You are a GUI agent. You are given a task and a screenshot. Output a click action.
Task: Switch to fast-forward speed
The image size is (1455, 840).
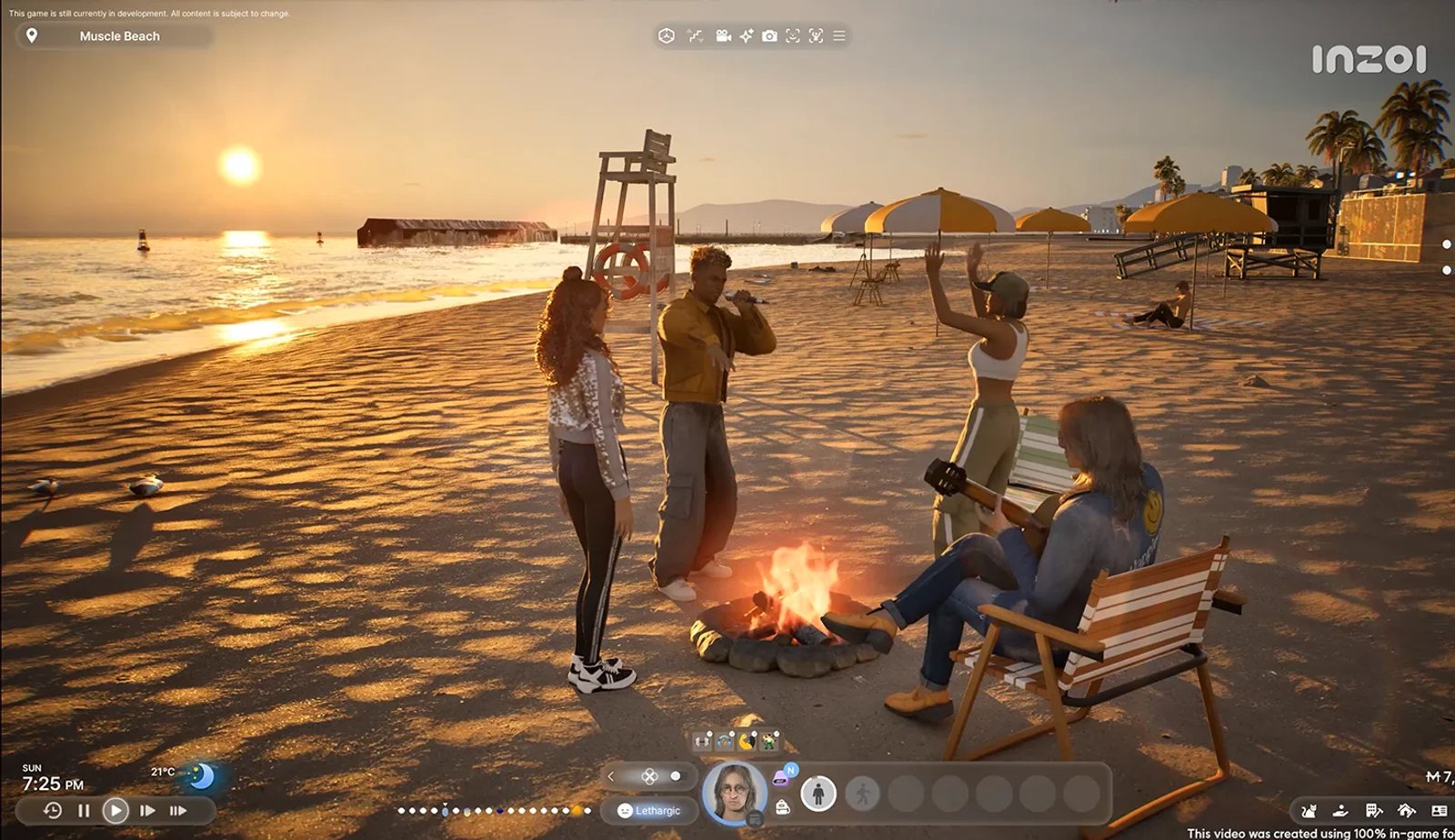point(147,810)
